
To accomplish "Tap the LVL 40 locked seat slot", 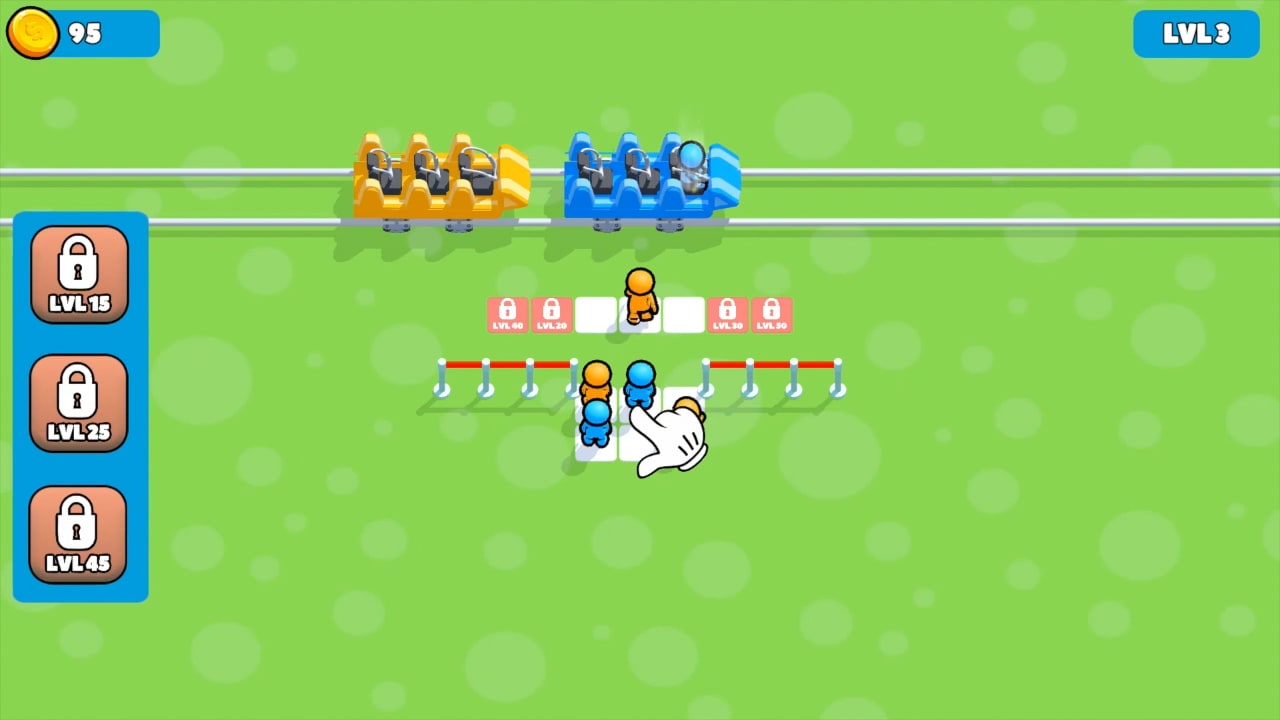I will pyautogui.click(x=508, y=314).
